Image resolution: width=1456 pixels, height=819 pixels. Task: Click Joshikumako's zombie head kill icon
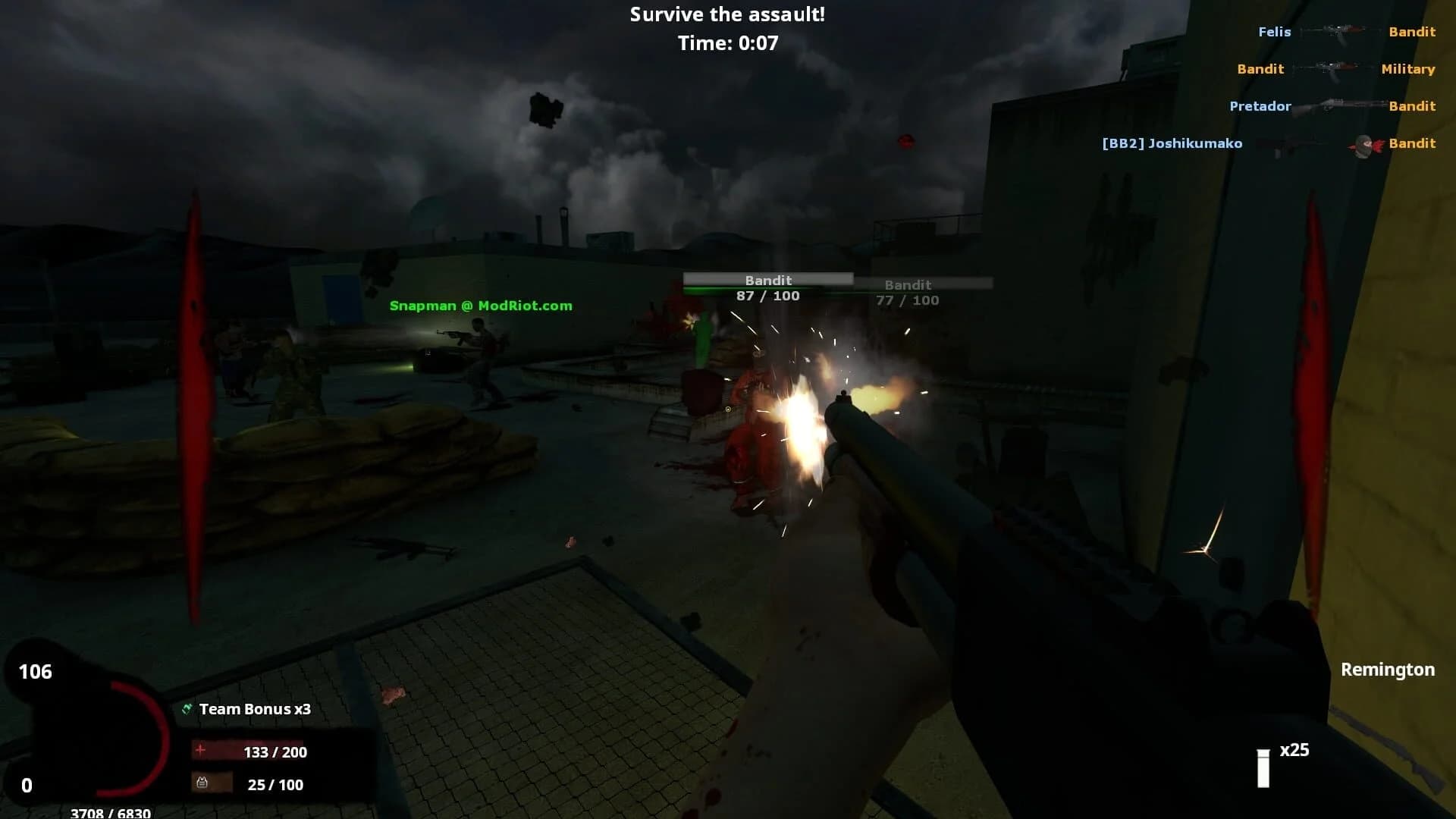[x=1361, y=144]
